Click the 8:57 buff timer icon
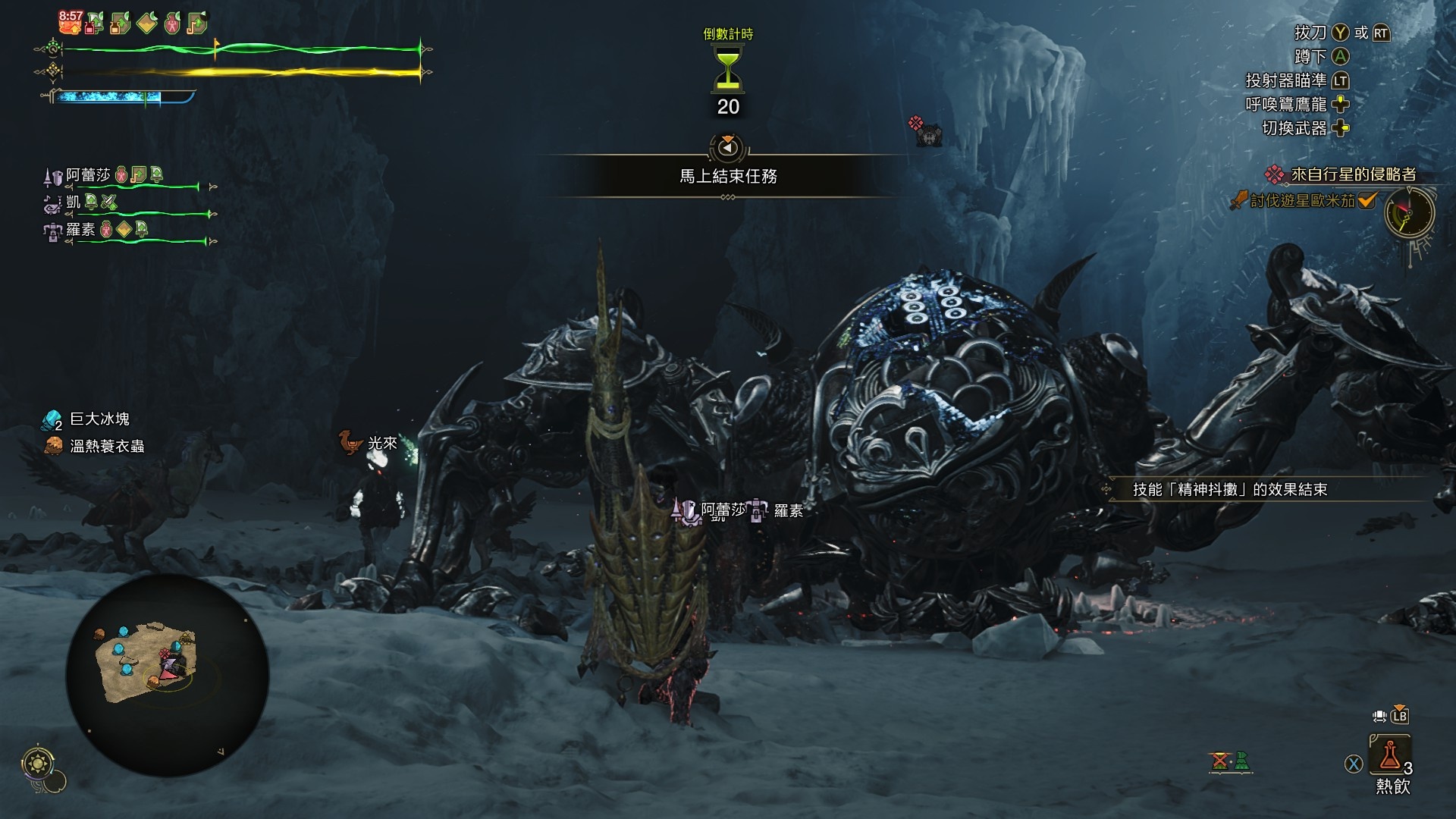Viewport: 1456px width, 819px height. coord(70,22)
